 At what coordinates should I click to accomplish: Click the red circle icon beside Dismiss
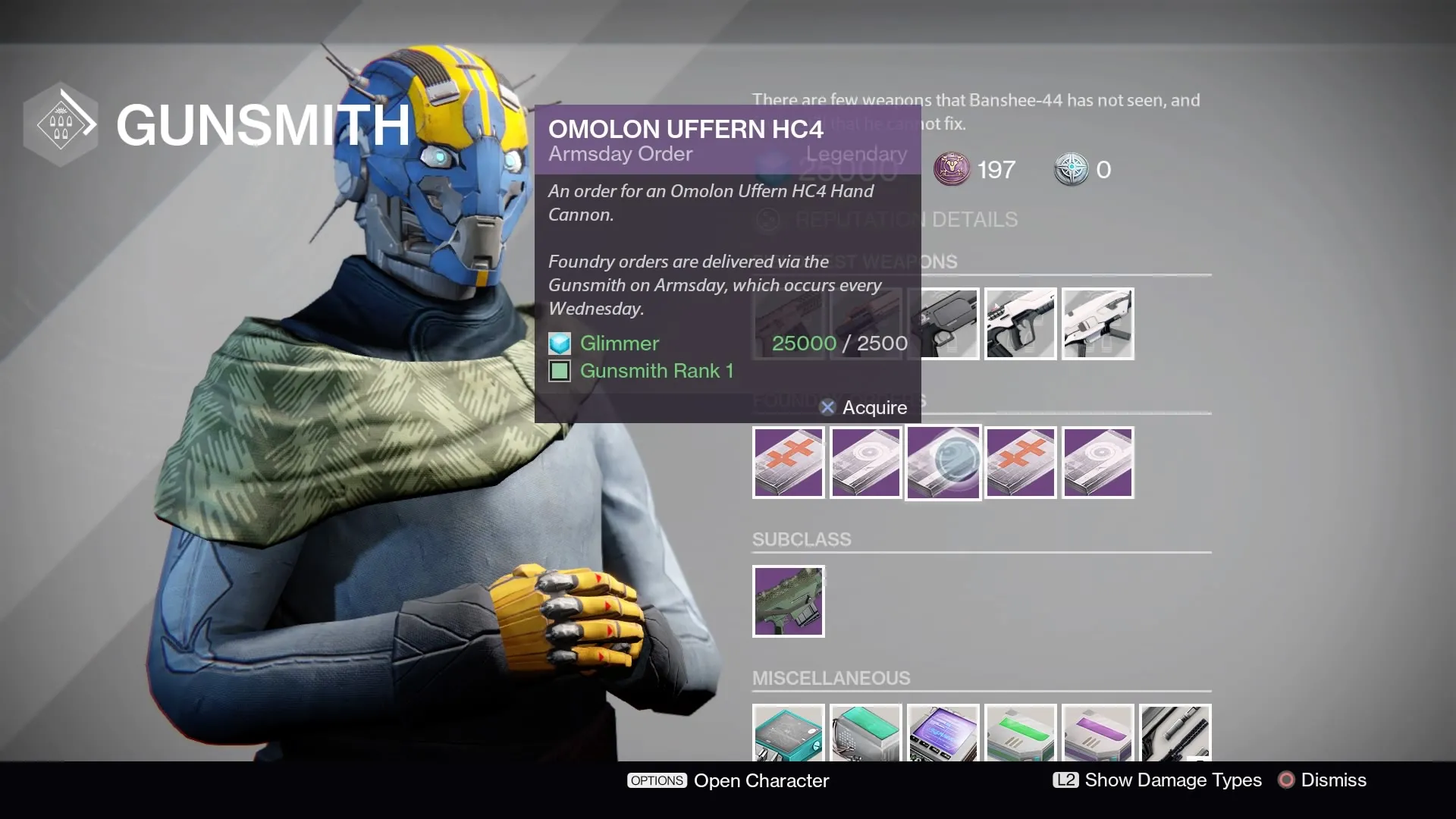[x=1287, y=780]
